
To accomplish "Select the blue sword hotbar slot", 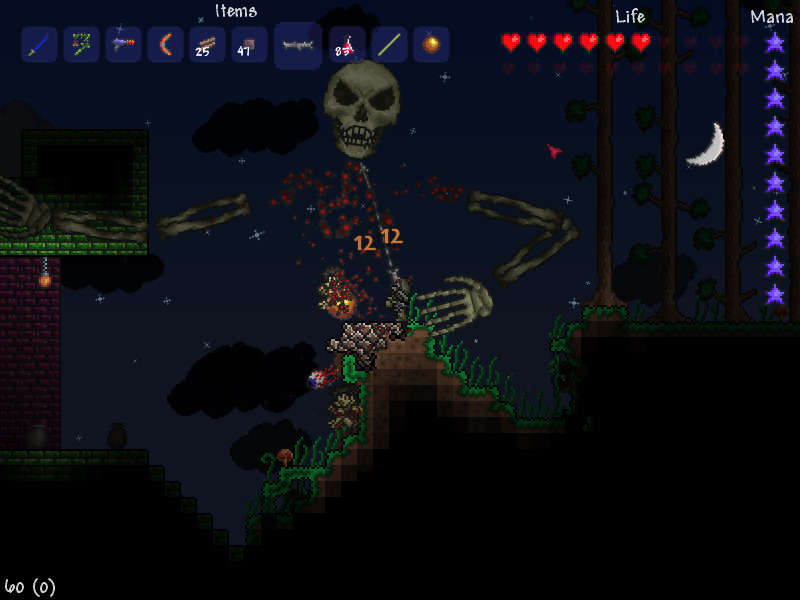I will click(x=40, y=45).
